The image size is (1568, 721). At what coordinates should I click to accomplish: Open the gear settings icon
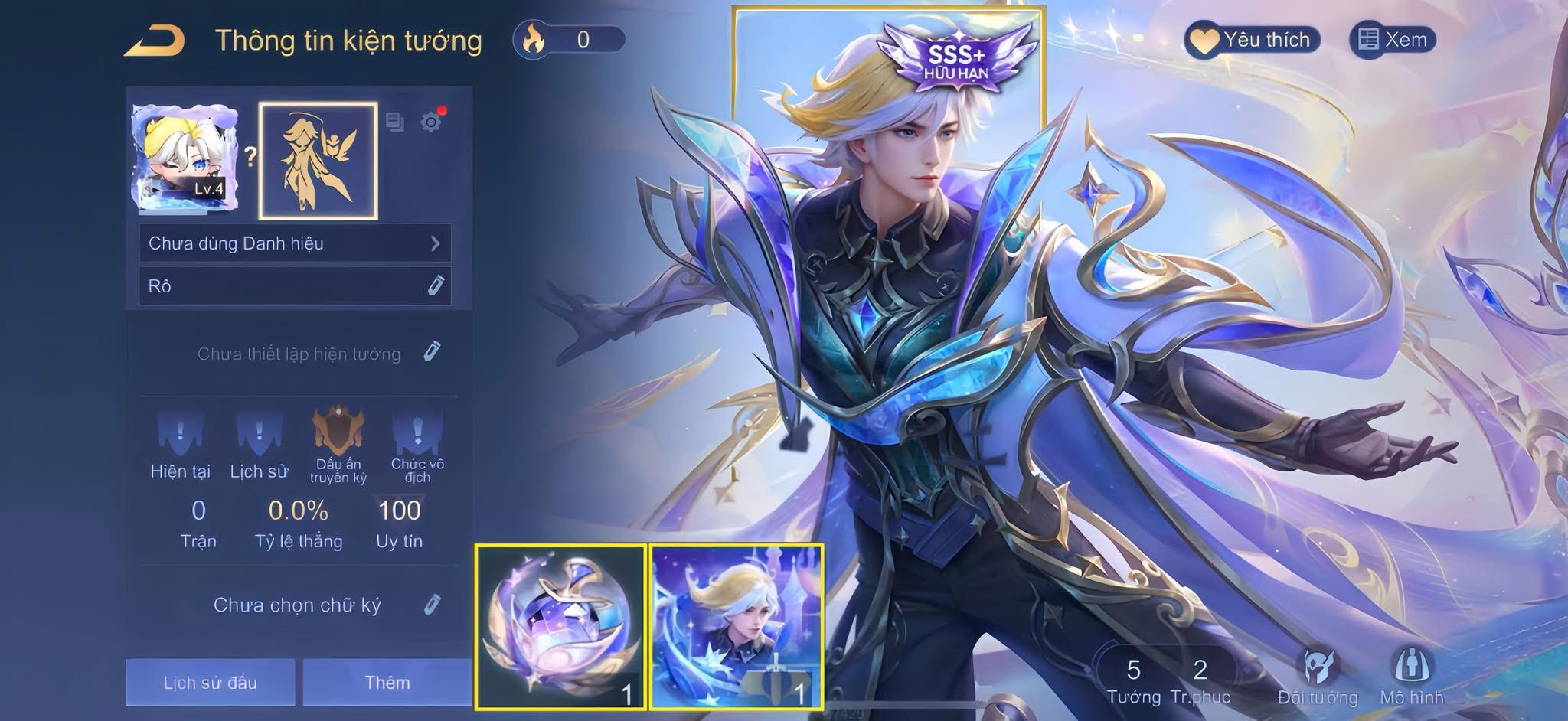click(432, 122)
